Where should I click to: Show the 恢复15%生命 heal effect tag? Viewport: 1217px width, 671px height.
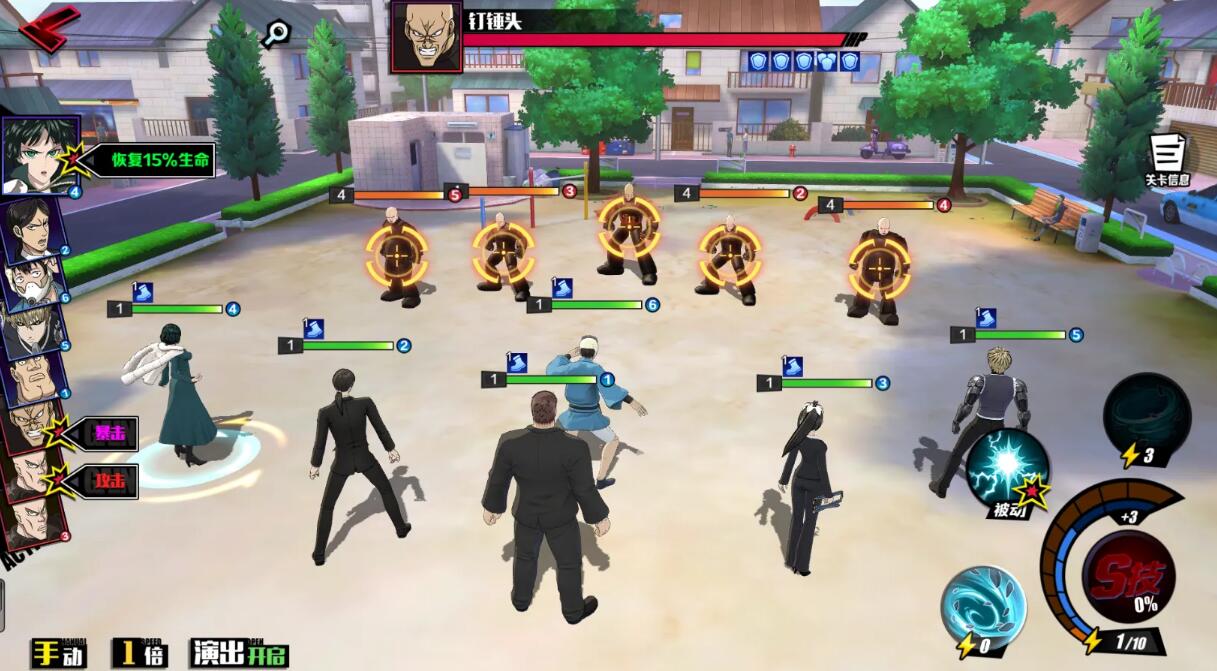tap(146, 160)
